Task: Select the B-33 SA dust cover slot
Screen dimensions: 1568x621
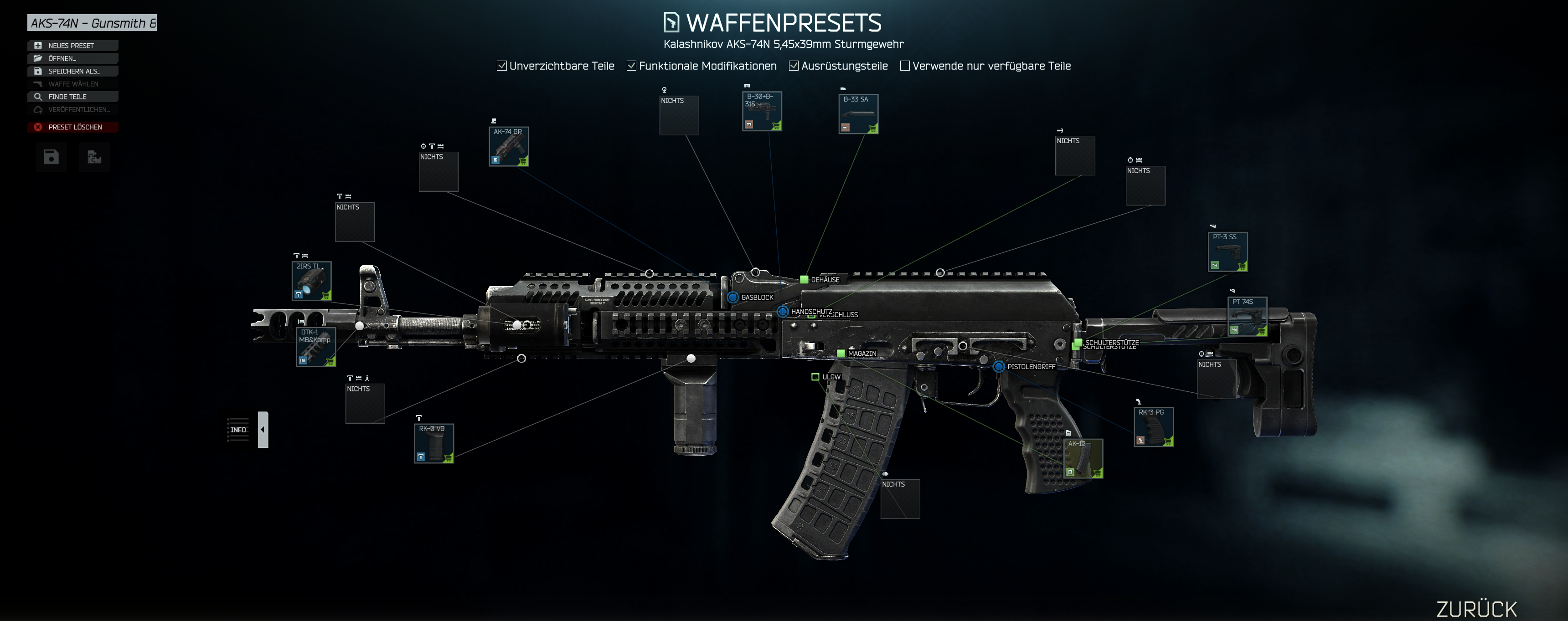Action: tap(858, 114)
